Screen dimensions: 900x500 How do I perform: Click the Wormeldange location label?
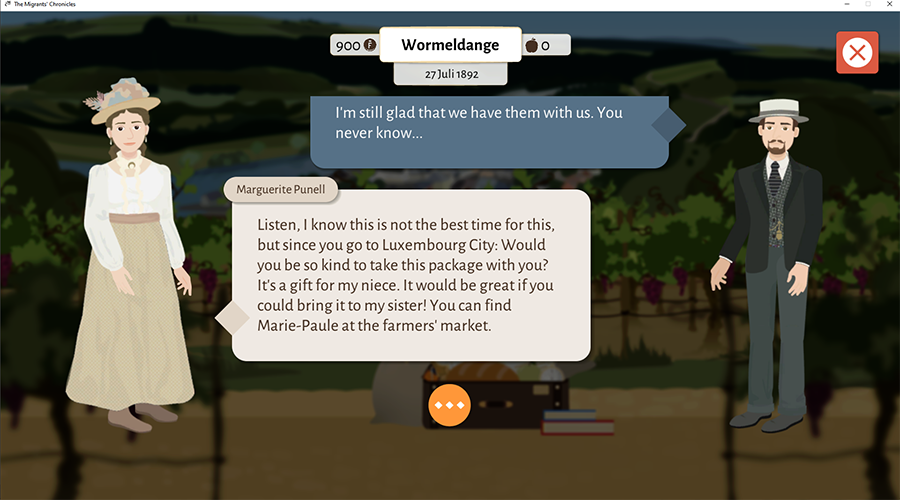(450, 45)
